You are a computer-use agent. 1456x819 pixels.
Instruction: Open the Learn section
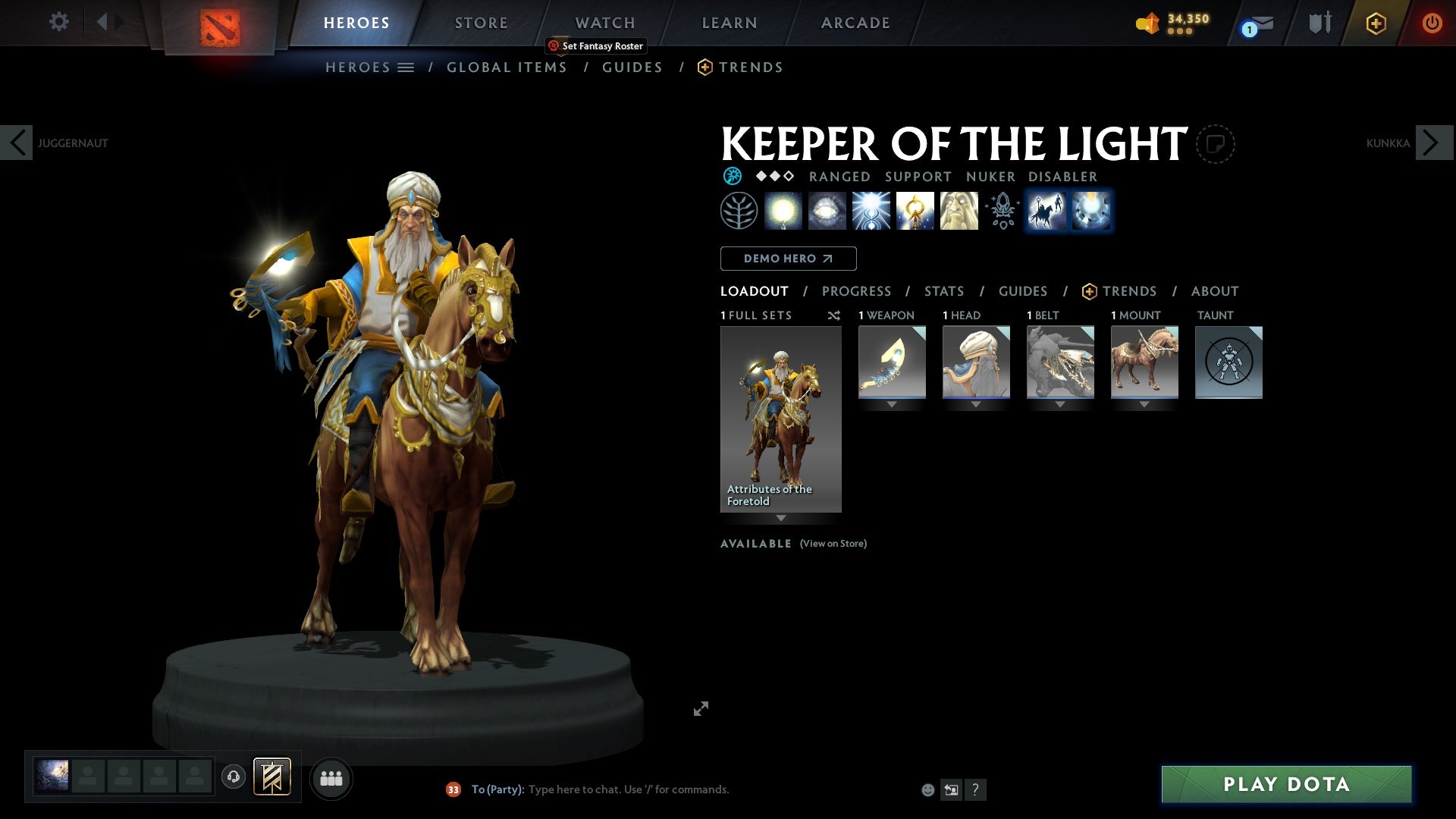[729, 23]
